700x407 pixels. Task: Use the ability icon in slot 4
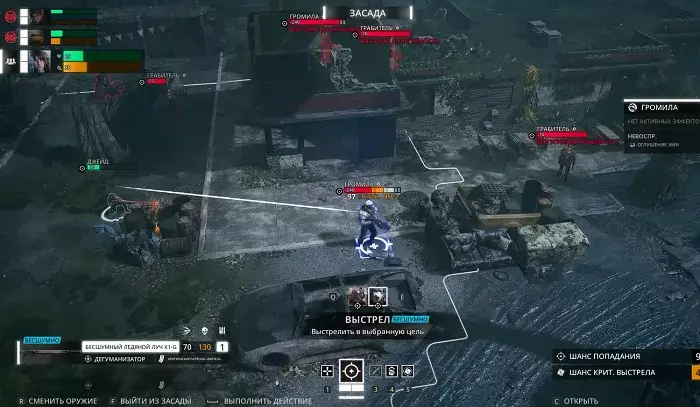click(392, 371)
